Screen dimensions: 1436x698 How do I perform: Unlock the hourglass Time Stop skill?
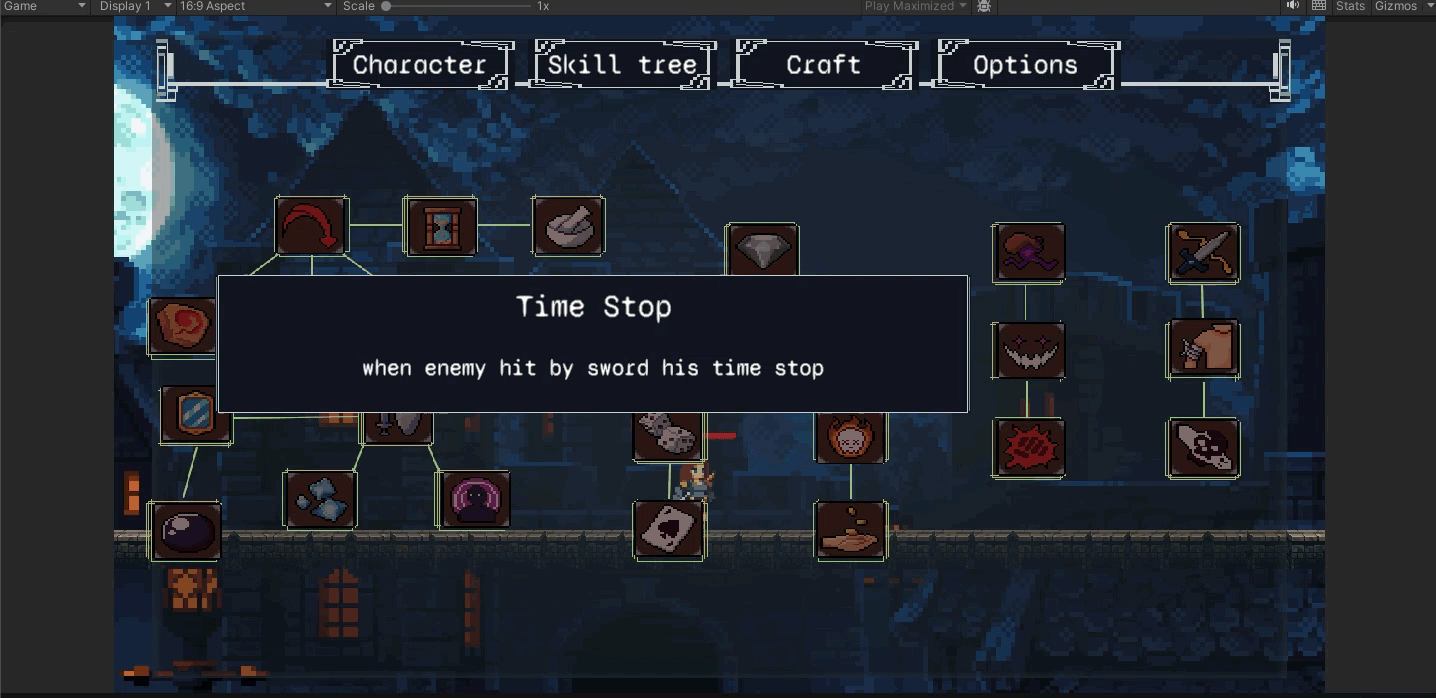(x=440, y=226)
